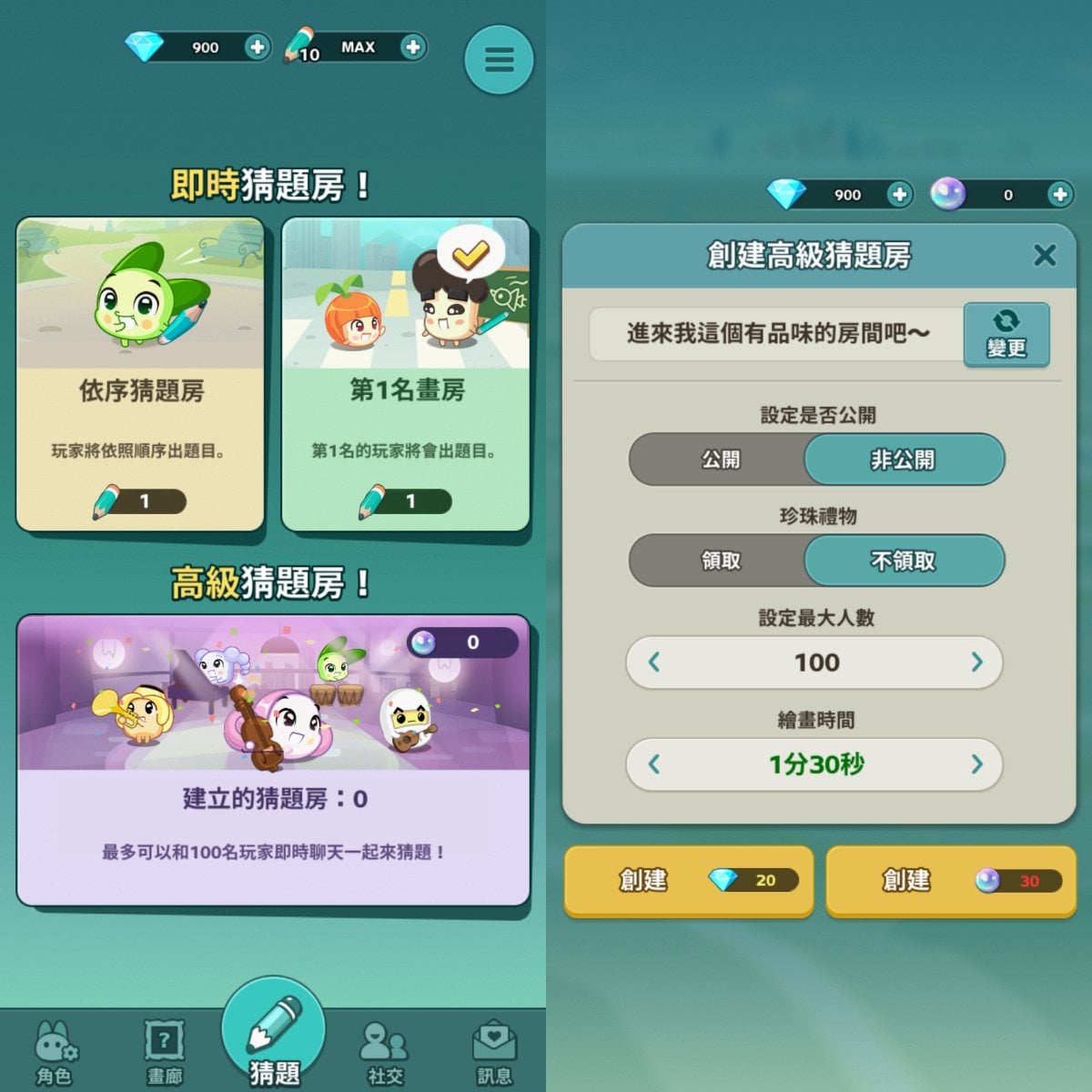Open the 訊息 messages tab

click(494, 1053)
